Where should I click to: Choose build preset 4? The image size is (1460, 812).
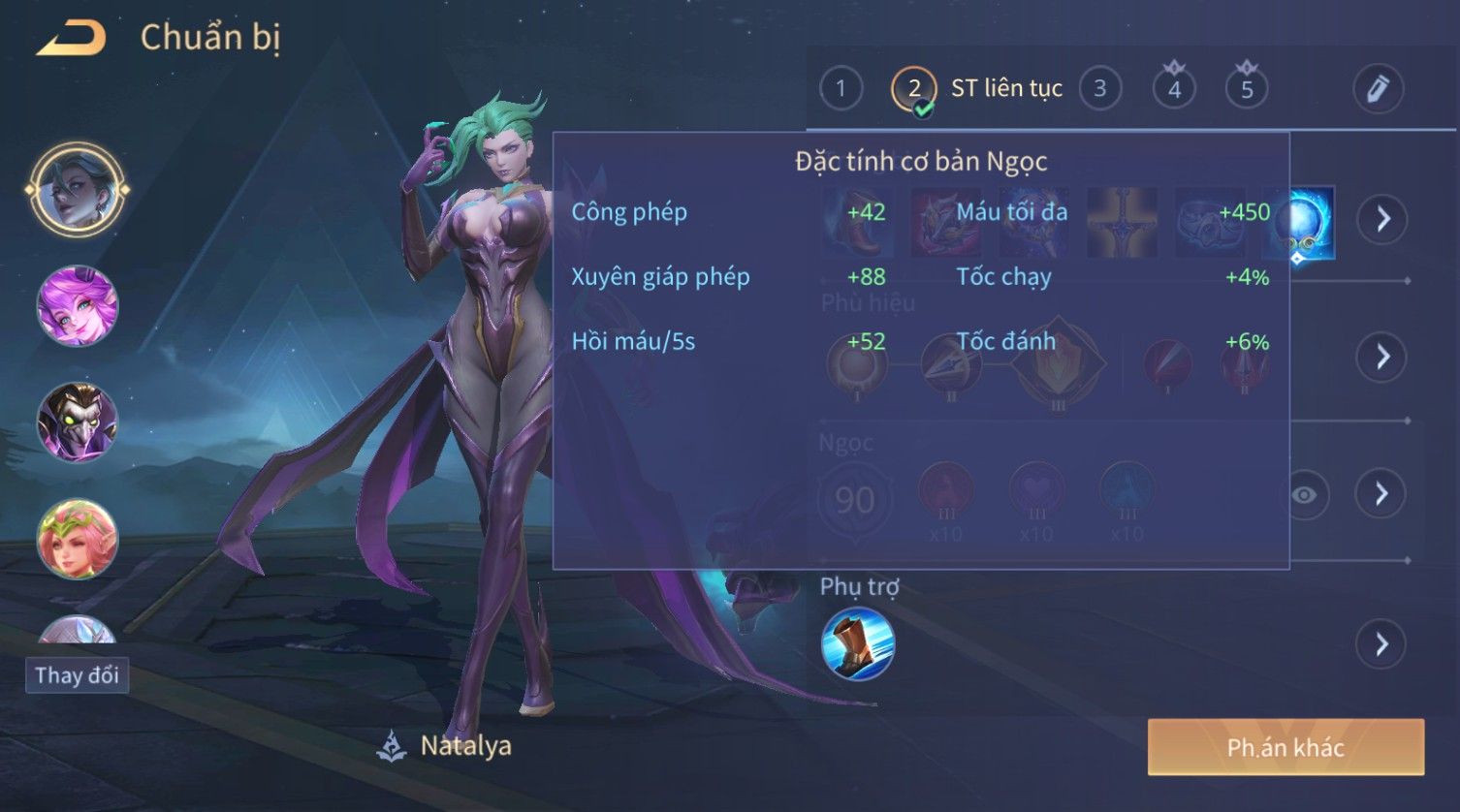[x=1174, y=89]
